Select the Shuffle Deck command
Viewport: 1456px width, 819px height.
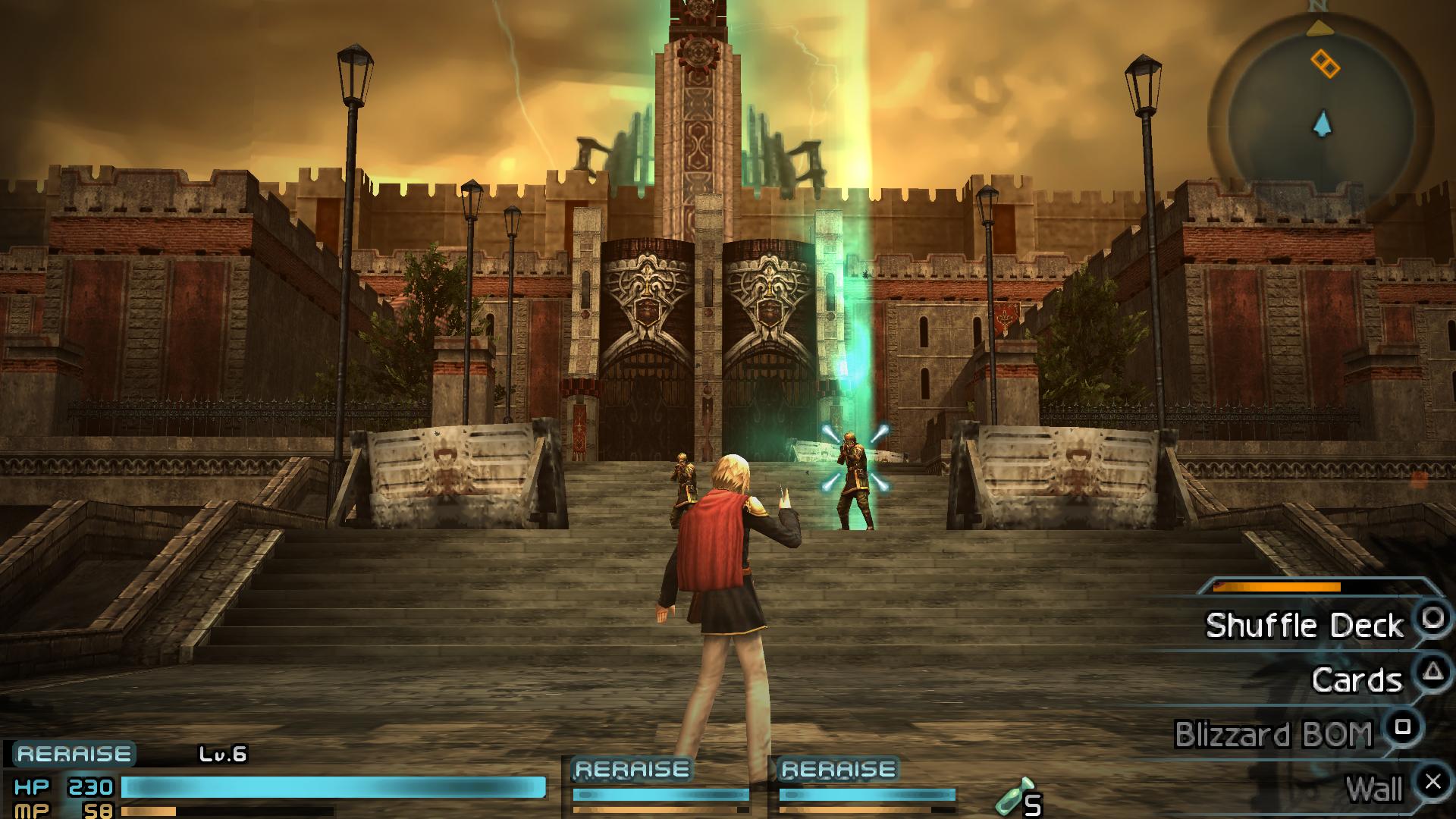[x=1304, y=626]
